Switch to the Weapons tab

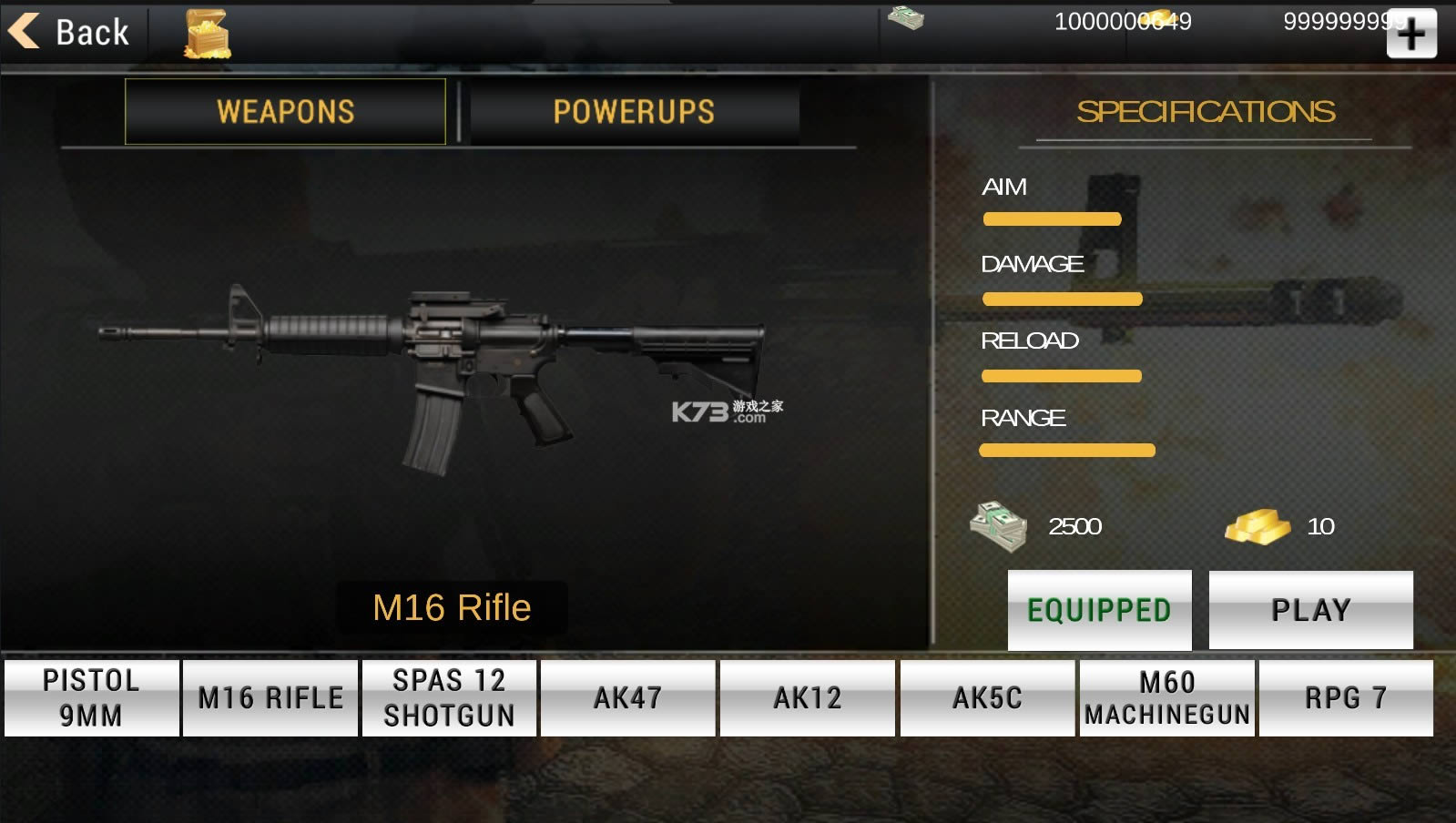285,111
